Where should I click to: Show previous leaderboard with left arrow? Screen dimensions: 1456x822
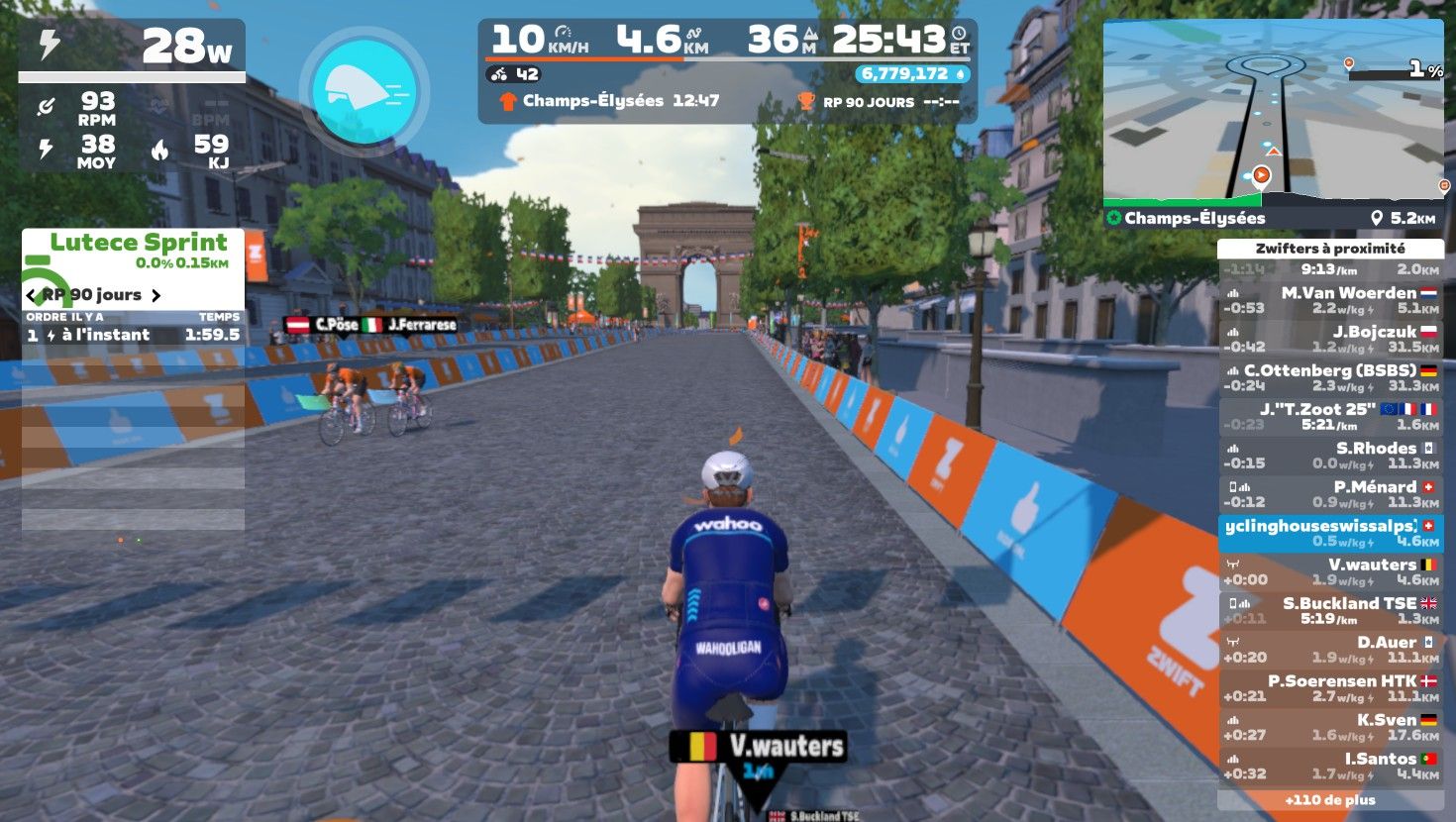click(31, 295)
